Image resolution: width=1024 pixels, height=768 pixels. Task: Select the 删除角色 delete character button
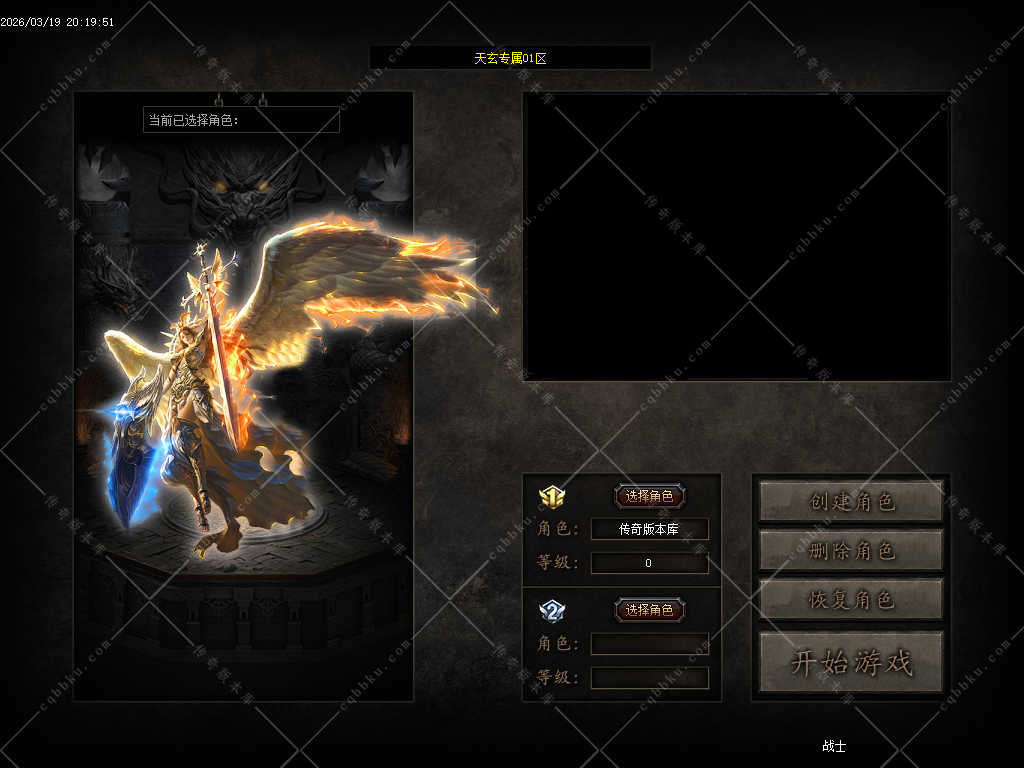851,550
